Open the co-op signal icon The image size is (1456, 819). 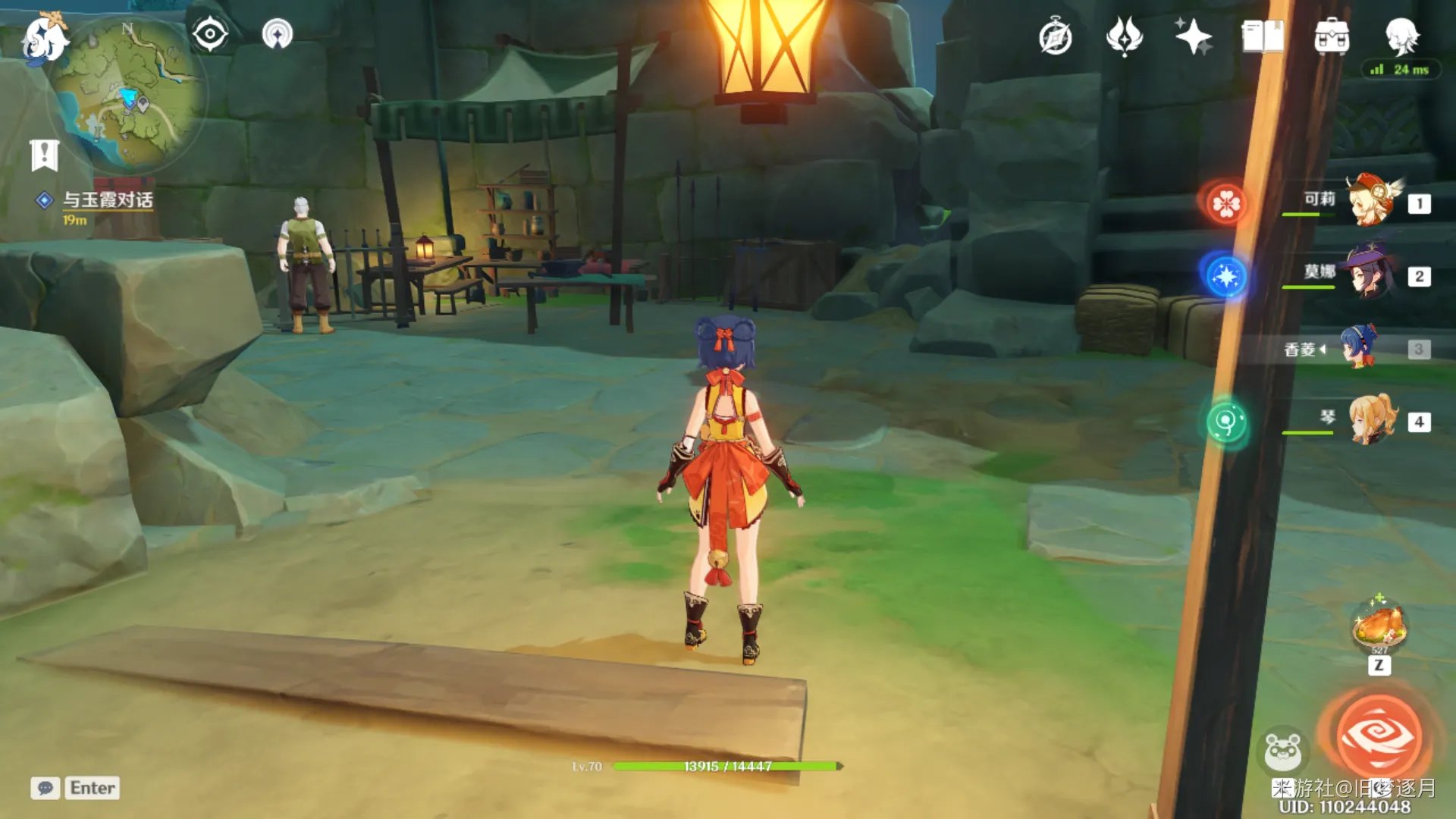coord(277,35)
